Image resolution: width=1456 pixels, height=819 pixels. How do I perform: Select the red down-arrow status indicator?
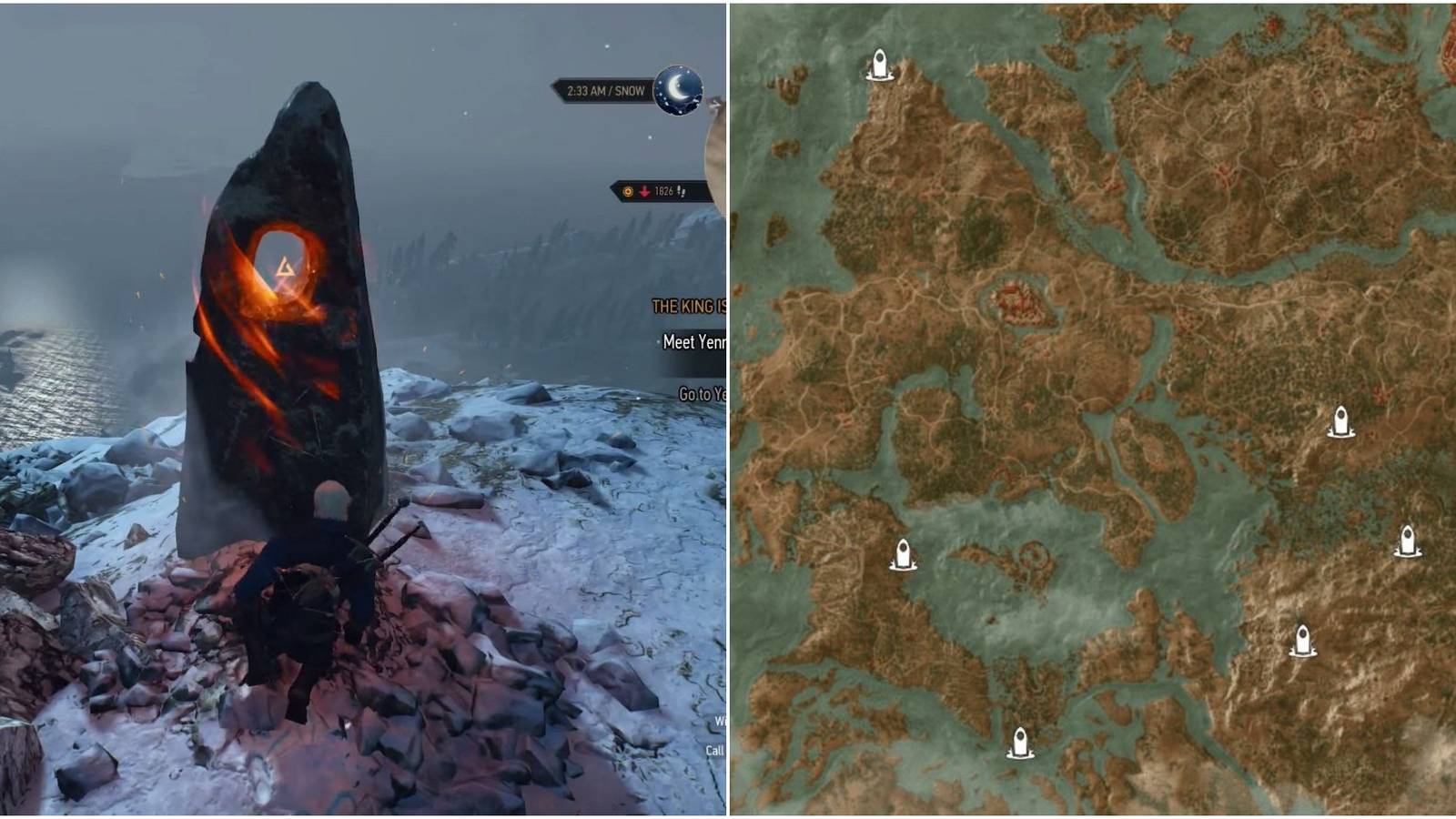tap(642, 192)
